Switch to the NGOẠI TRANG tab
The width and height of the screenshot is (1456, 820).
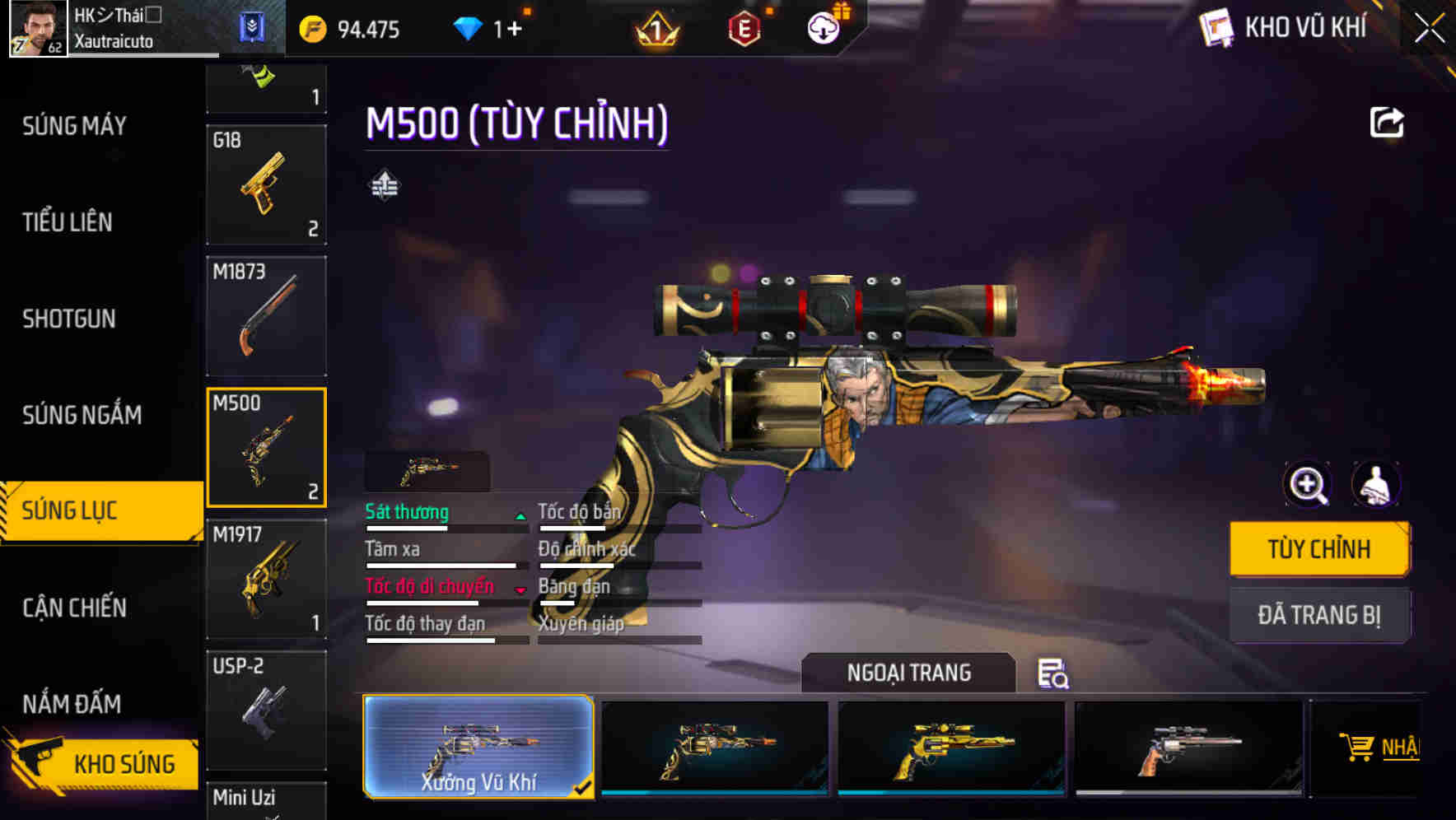click(x=909, y=672)
